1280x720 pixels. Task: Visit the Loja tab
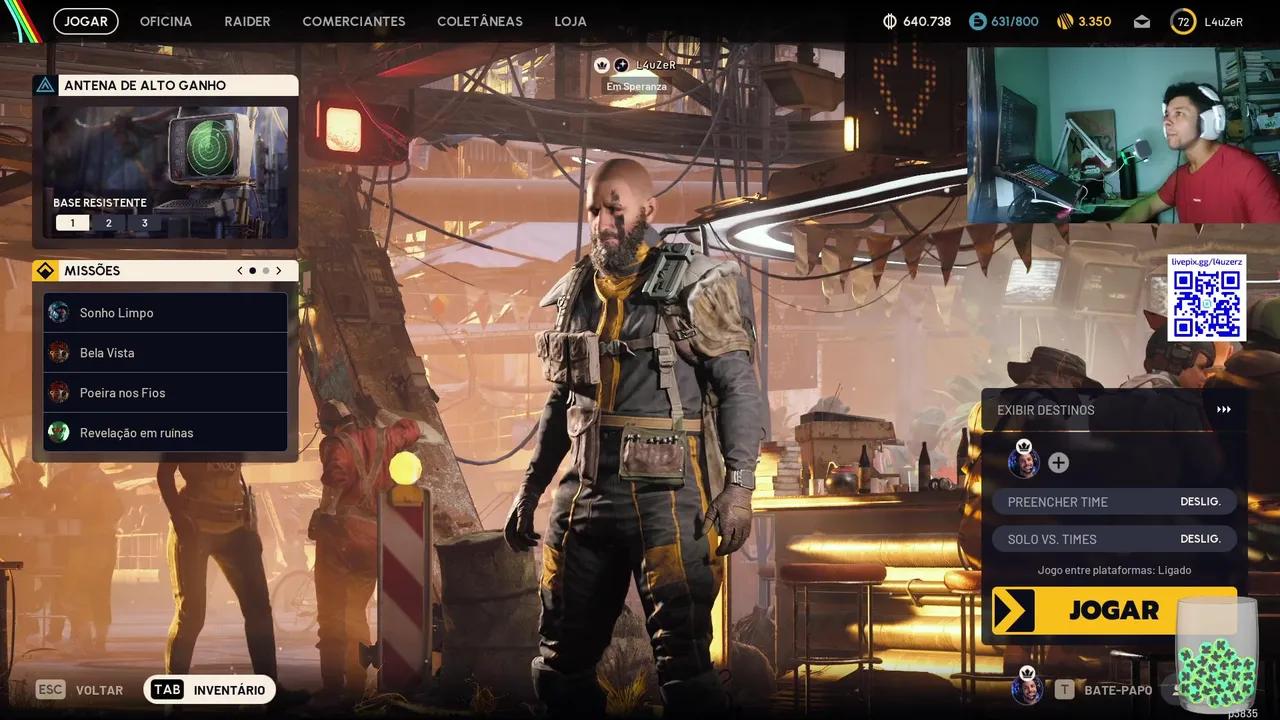(570, 21)
